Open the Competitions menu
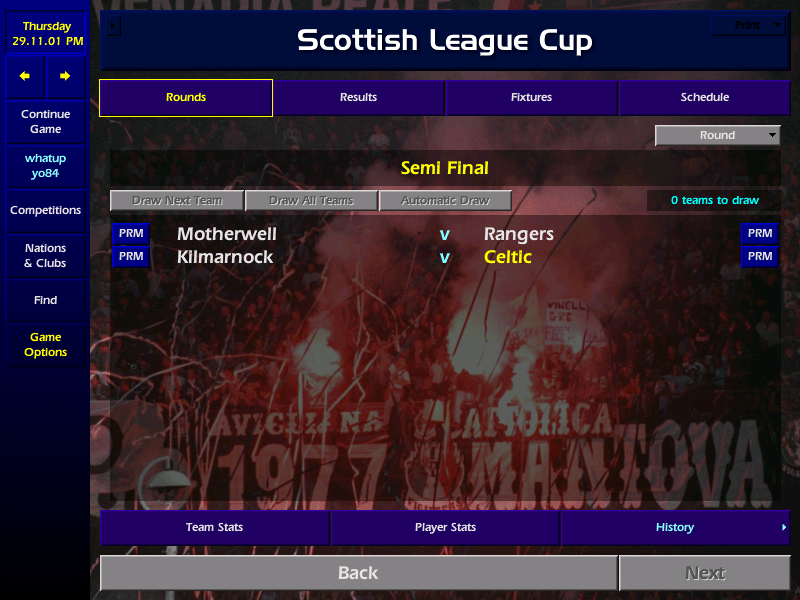This screenshot has width=800, height=600. point(45,211)
